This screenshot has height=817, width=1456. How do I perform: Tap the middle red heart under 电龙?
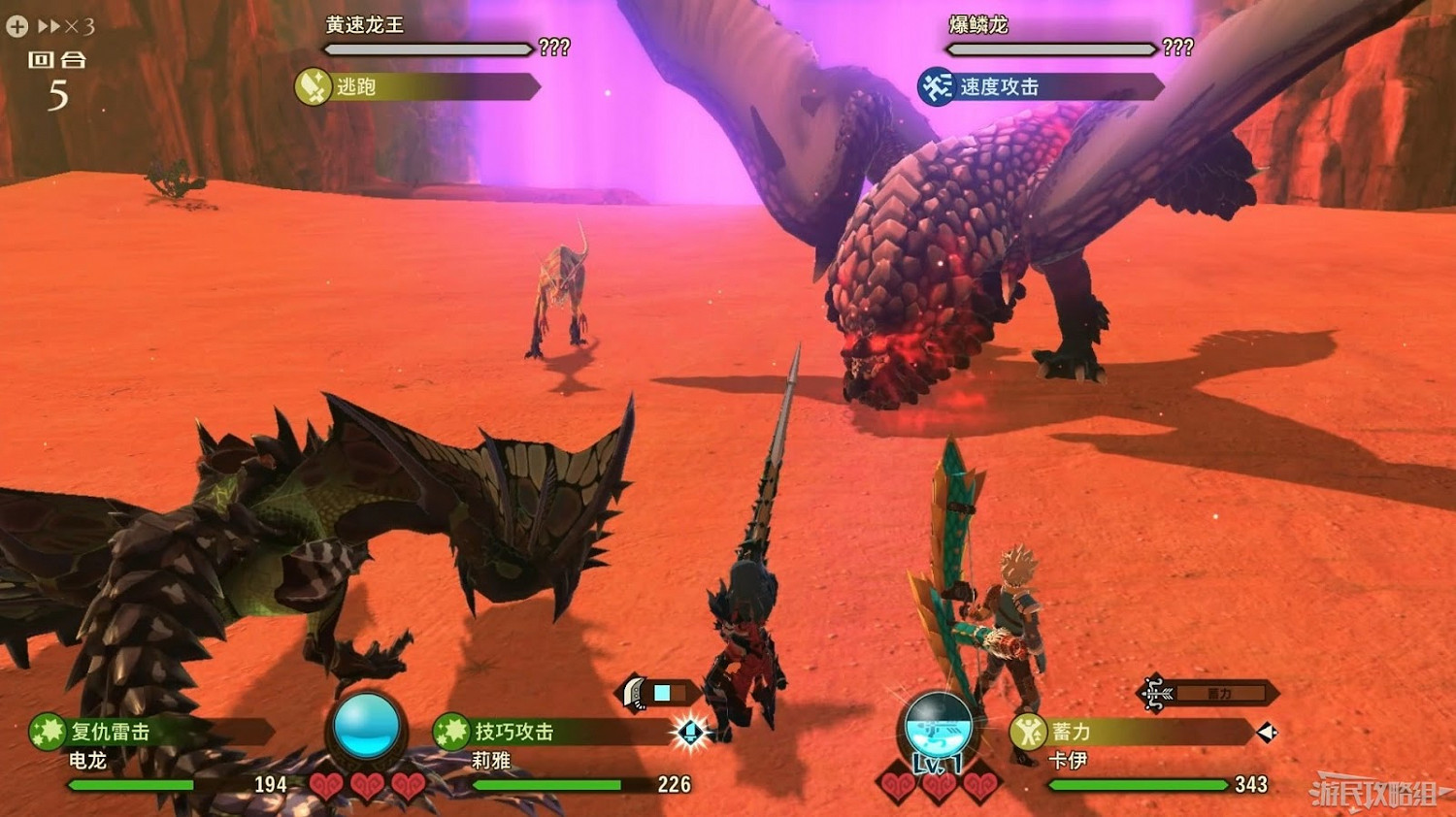pos(366,784)
